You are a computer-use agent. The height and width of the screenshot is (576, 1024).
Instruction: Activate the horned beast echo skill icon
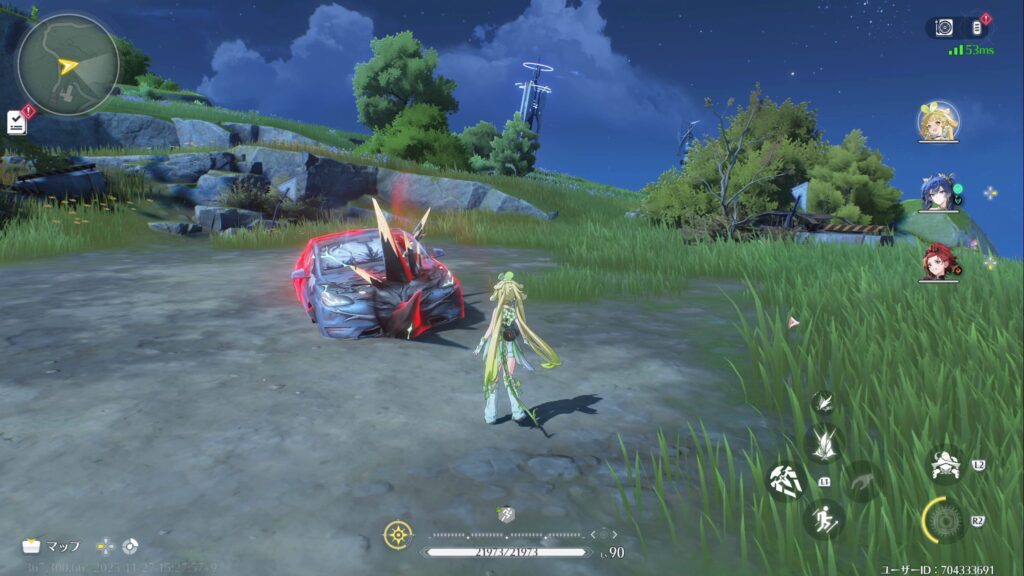pos(945,464)
